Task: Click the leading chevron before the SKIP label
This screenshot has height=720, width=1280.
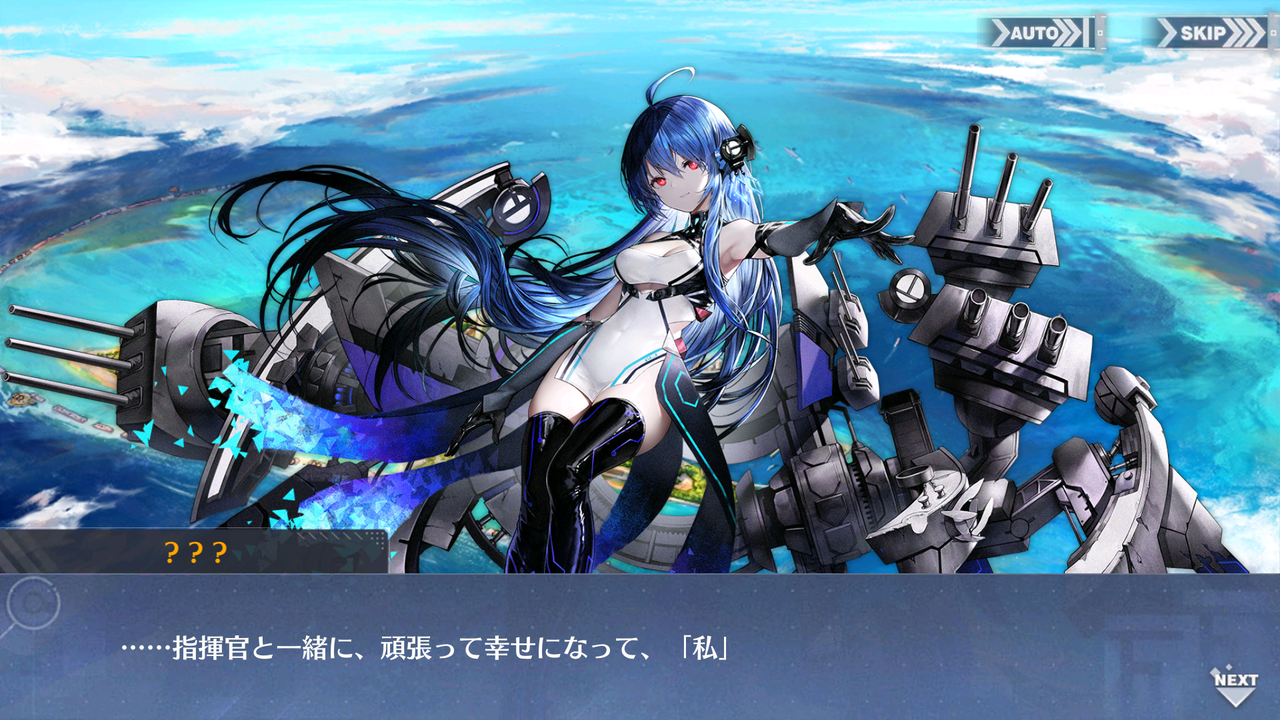Action: point(1167,32)
